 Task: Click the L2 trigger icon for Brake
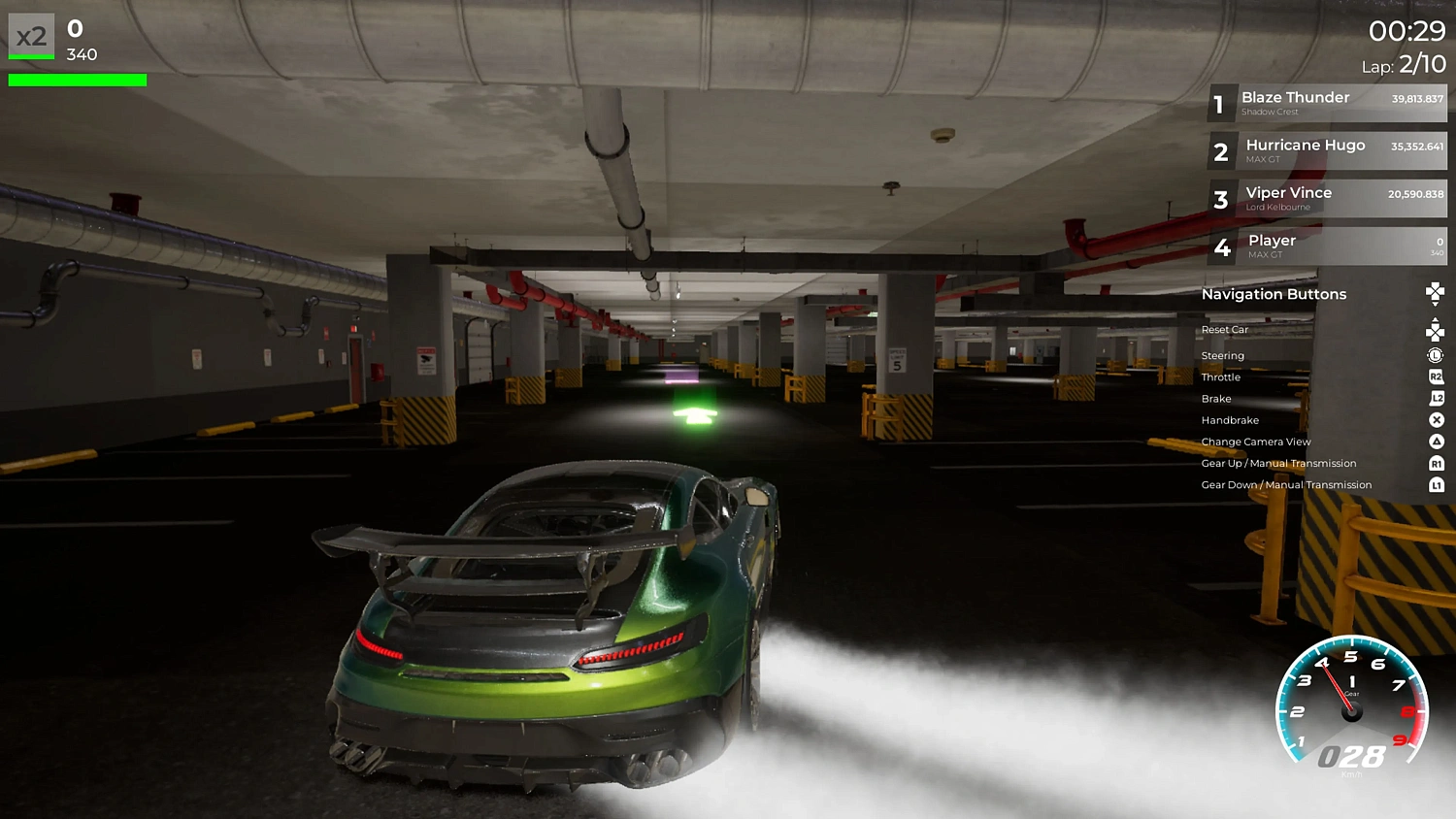click(x=1435, y=398)
